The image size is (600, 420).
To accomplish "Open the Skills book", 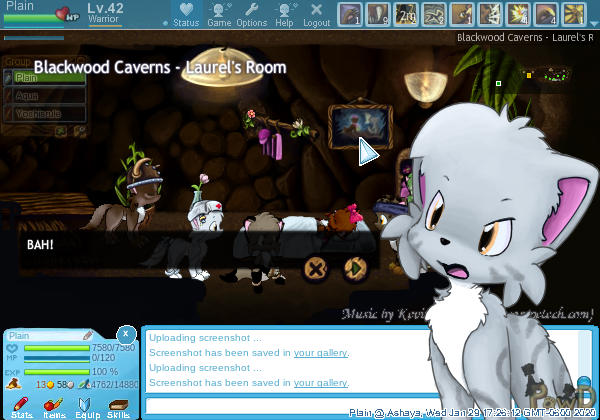I will point(118,407).
